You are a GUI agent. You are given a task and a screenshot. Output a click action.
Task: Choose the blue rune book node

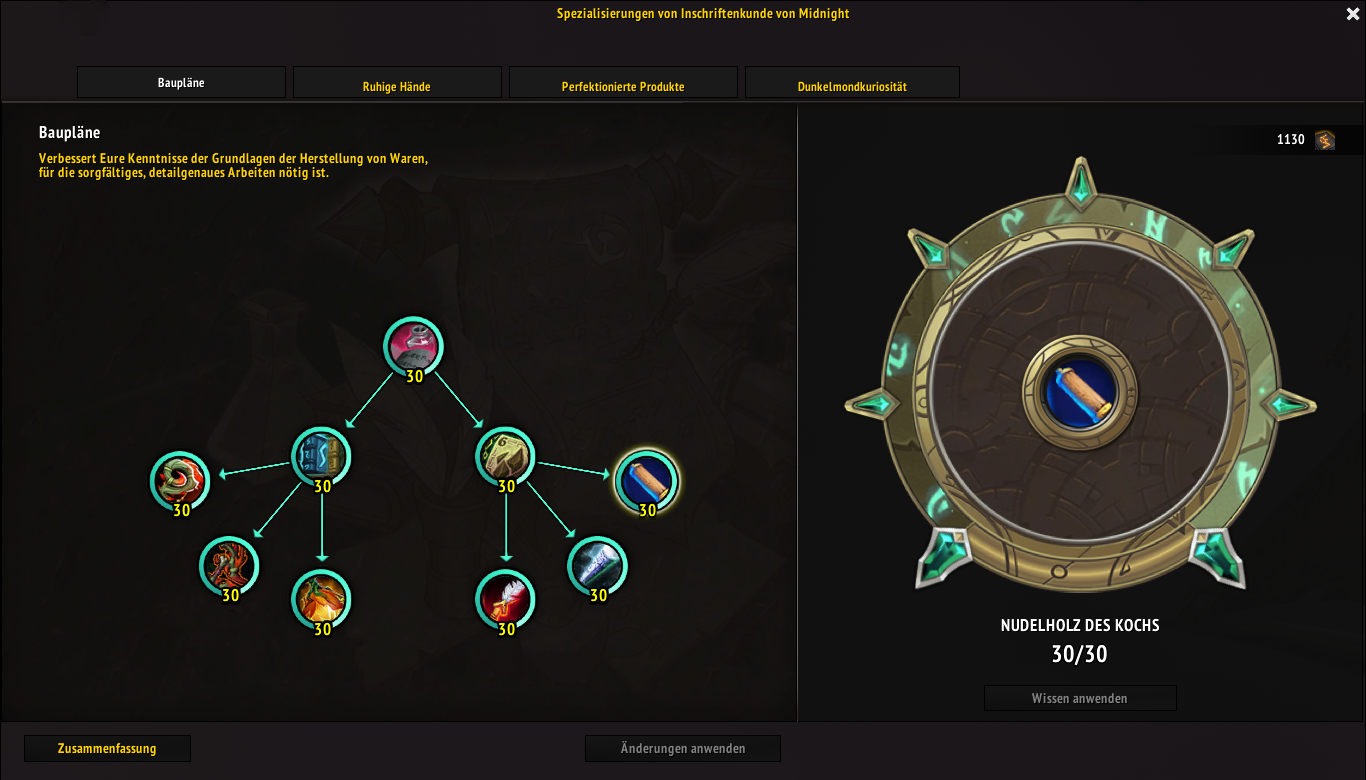(x=321, y=456)
